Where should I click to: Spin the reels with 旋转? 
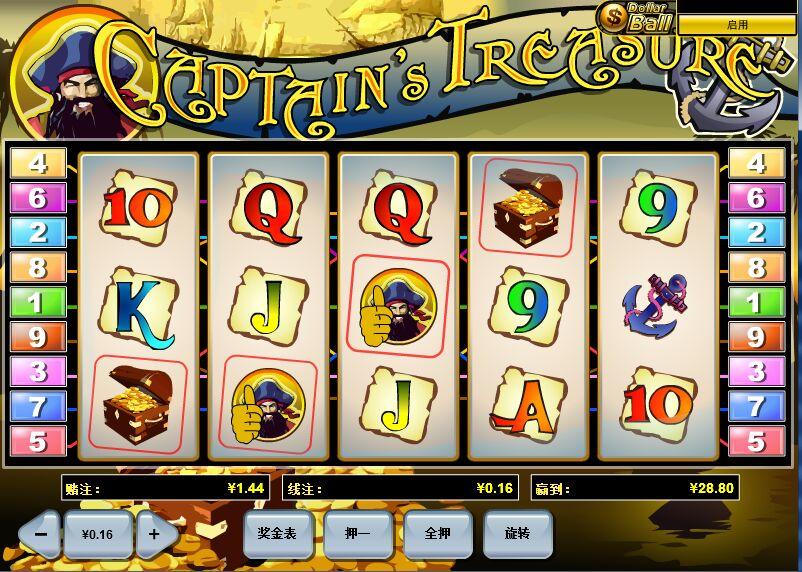tap(517, 534)
